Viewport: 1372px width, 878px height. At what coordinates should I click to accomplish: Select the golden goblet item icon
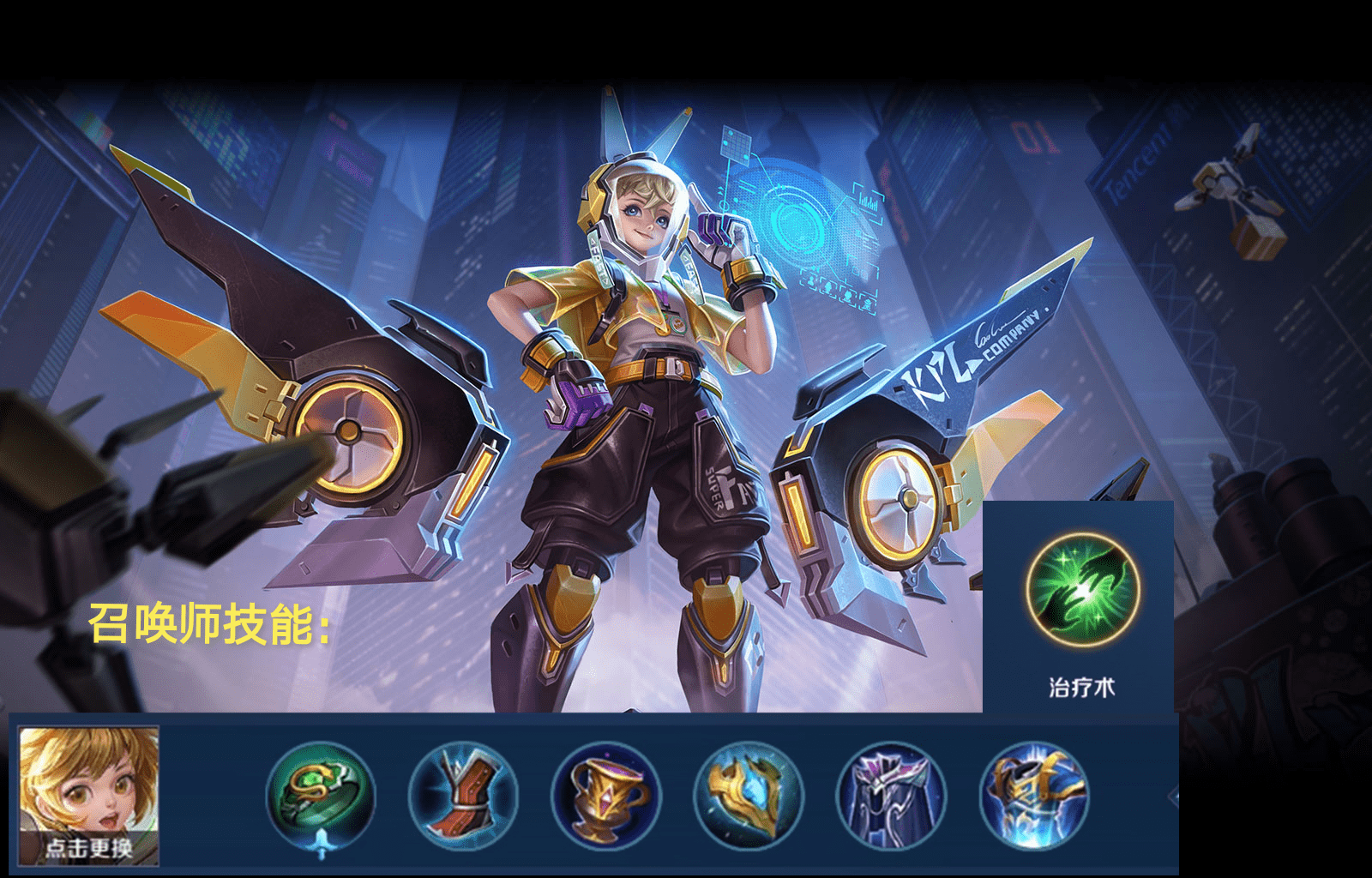point(605,795)
